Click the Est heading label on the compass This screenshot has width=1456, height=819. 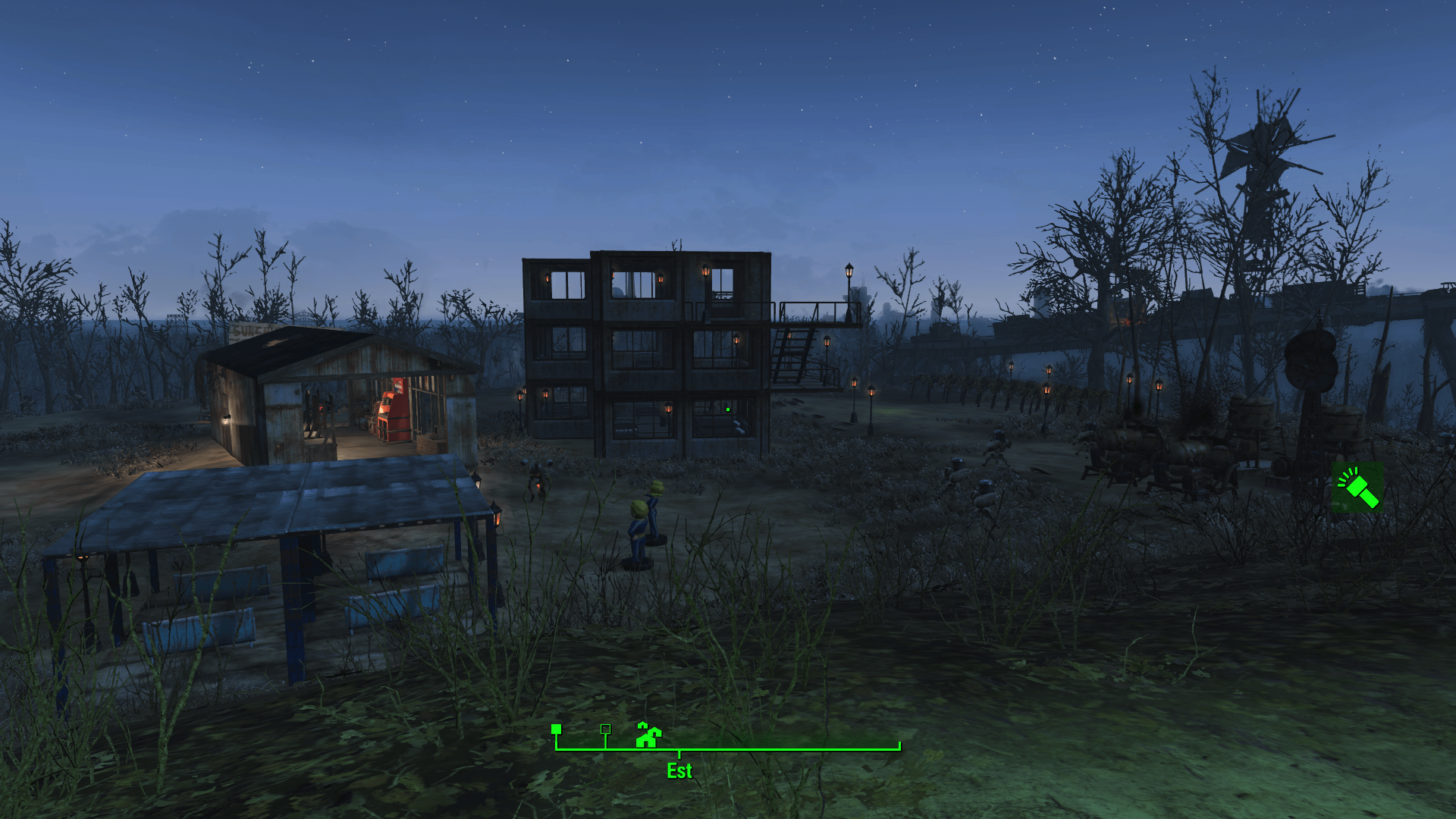679,770
